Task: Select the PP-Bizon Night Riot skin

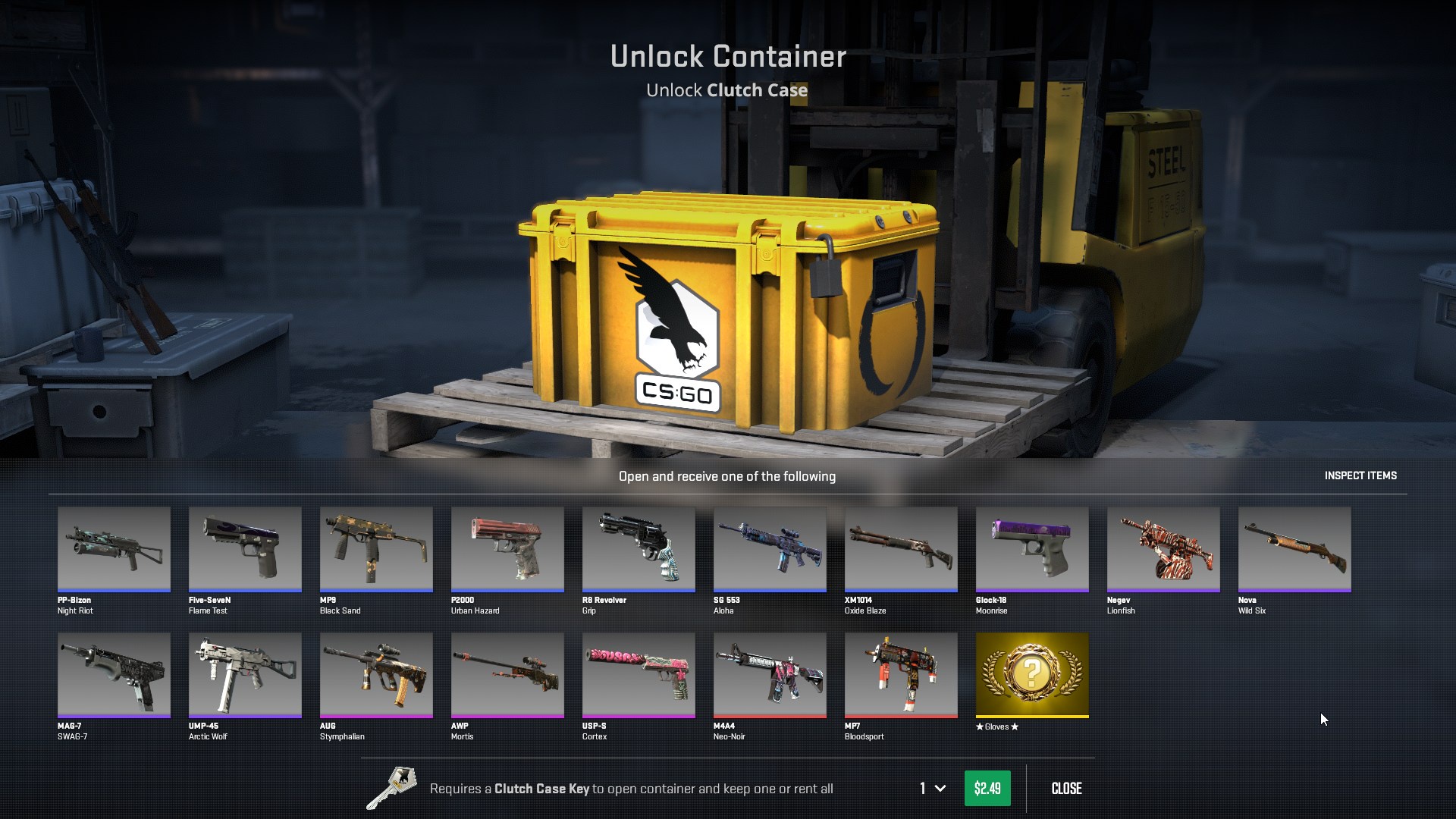Action: (x=114, y=548)
